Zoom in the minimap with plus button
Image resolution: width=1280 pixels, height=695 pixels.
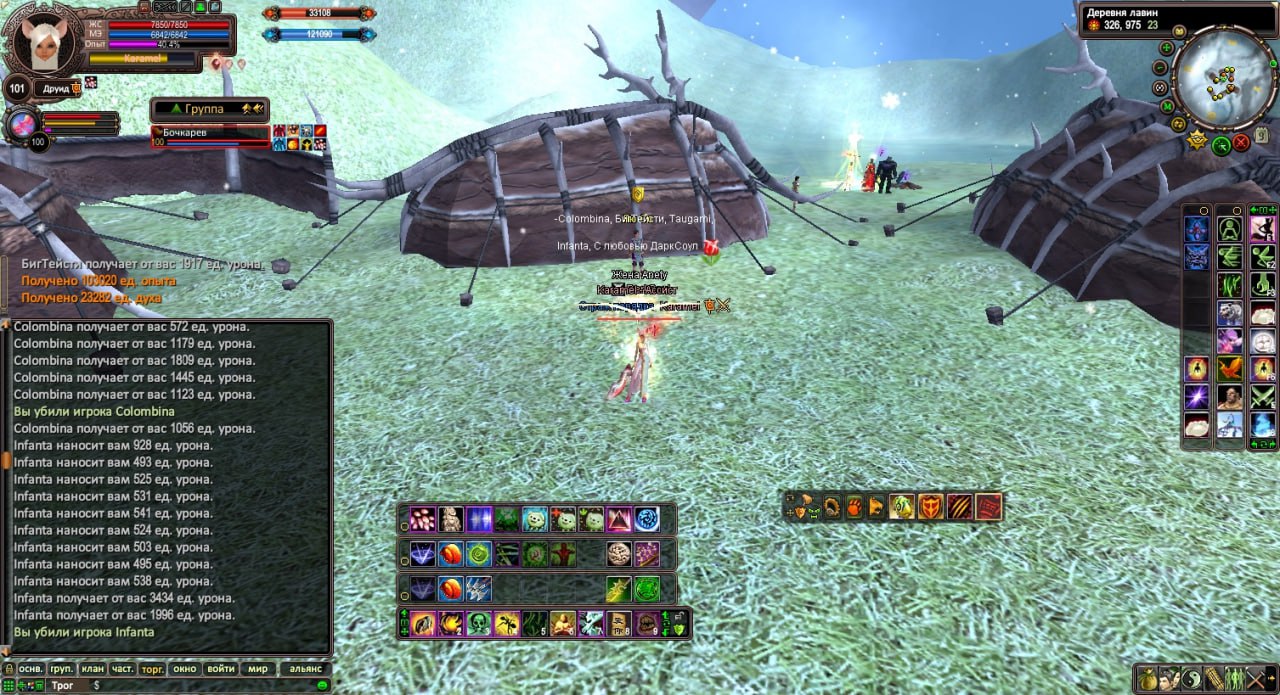[x=1166, y=48]
